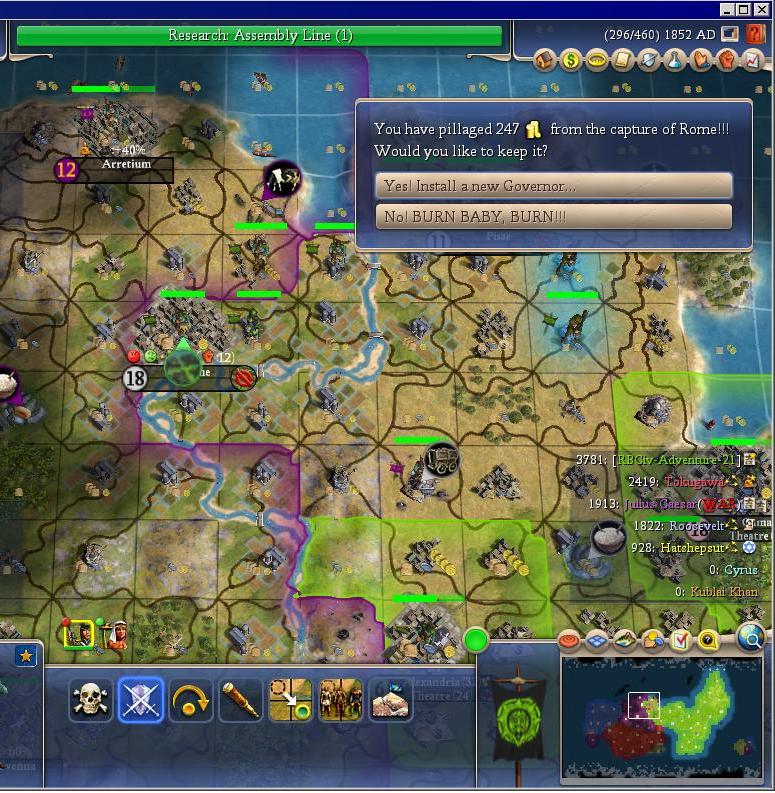
Task: Click the green end-turn orb
Action: pyautogui.click(x=475, y=638)
